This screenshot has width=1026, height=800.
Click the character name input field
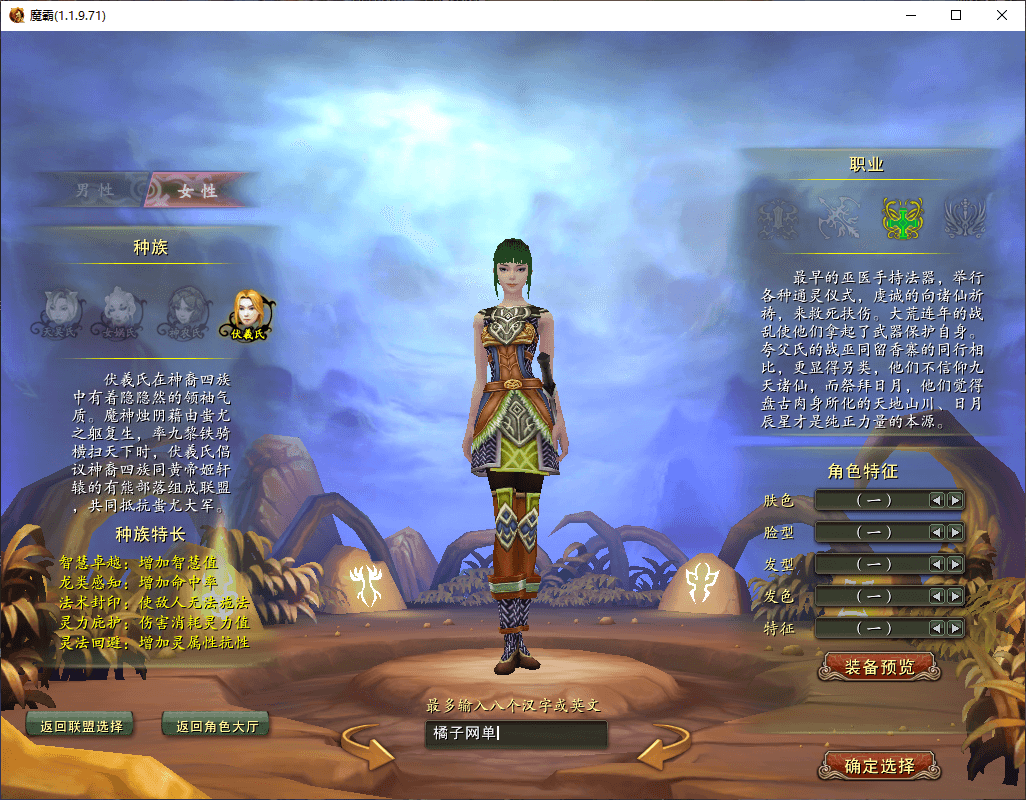(515, 734)
